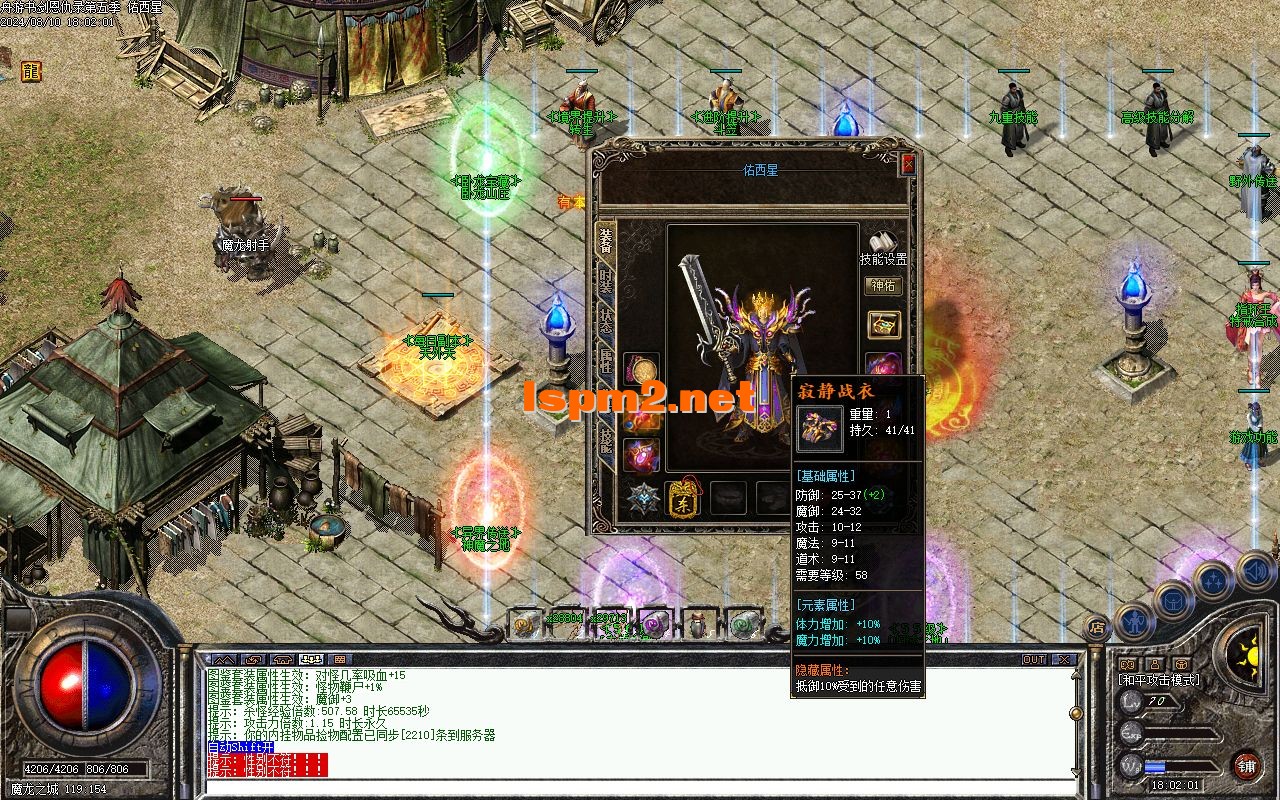Select the yellow talisman charm slot

pos(684,498)
